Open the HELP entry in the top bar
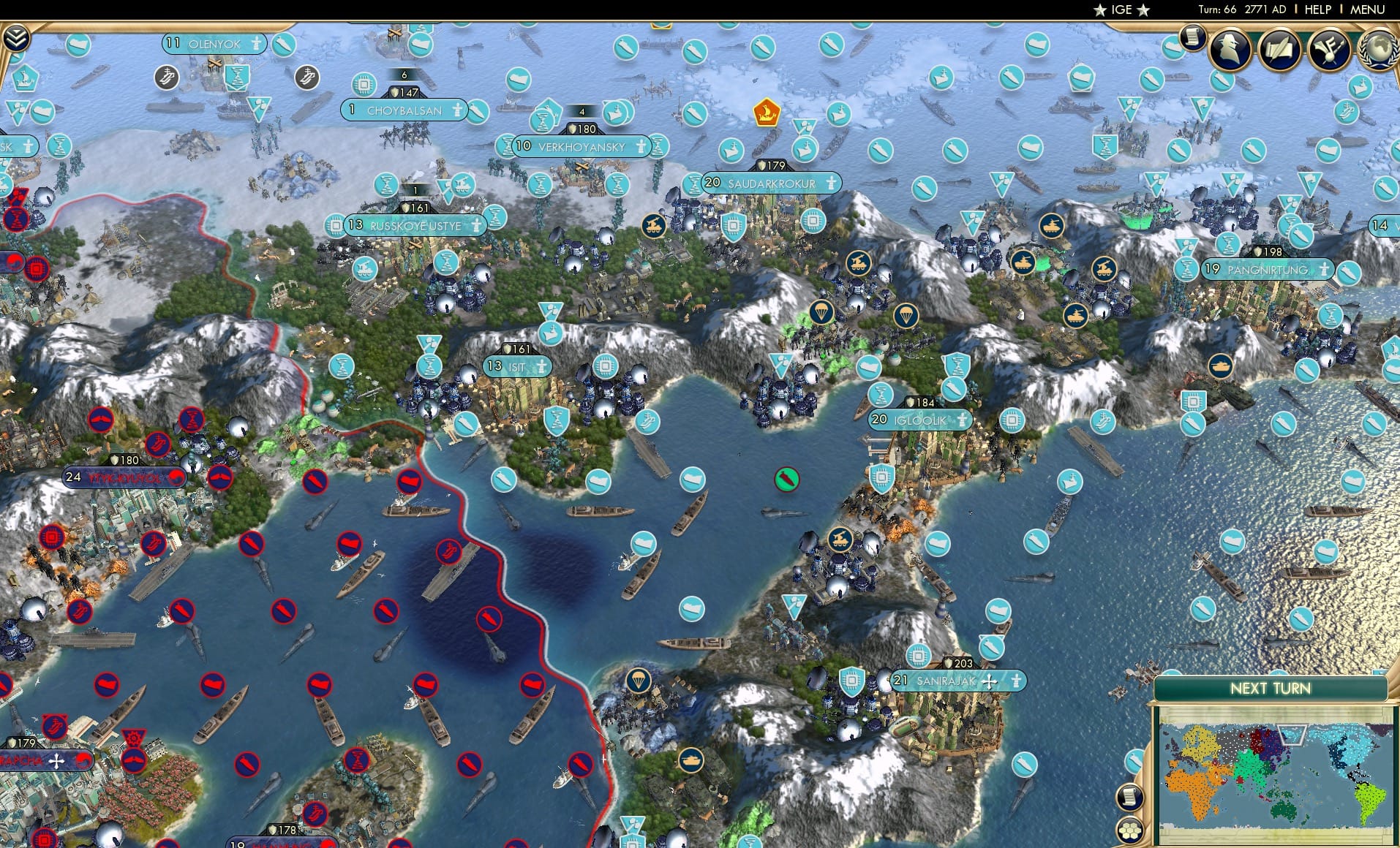Image resolution: width=1400 pixels, height=848 pixels. tap(1317, 10)
